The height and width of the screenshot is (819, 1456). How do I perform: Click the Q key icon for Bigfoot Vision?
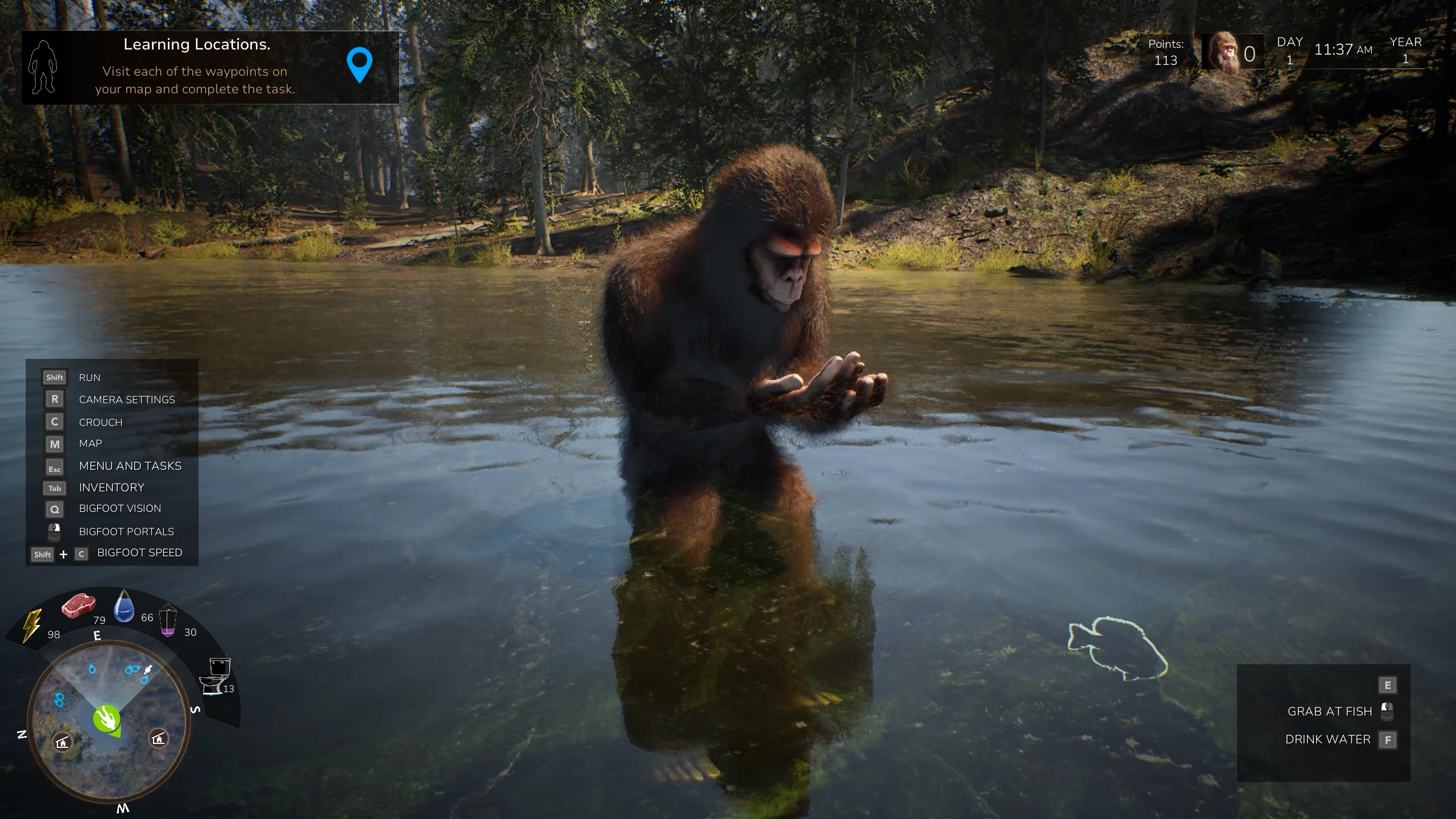(54, 509)
